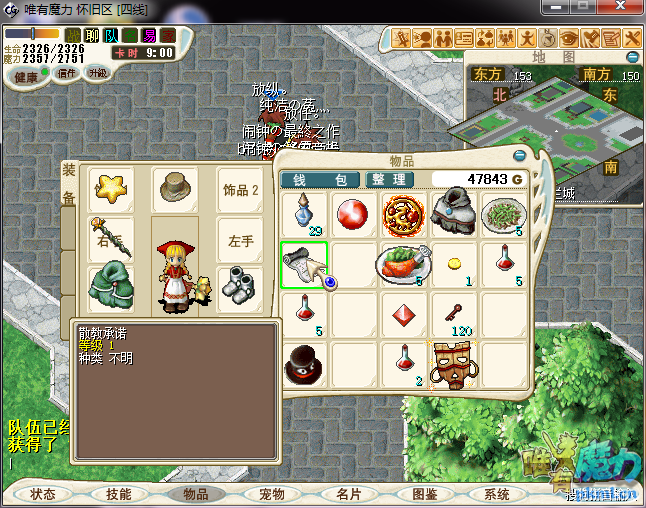Select the roast chicken dish
Viewport: 646px width, 508px height.
coord(402,265)
